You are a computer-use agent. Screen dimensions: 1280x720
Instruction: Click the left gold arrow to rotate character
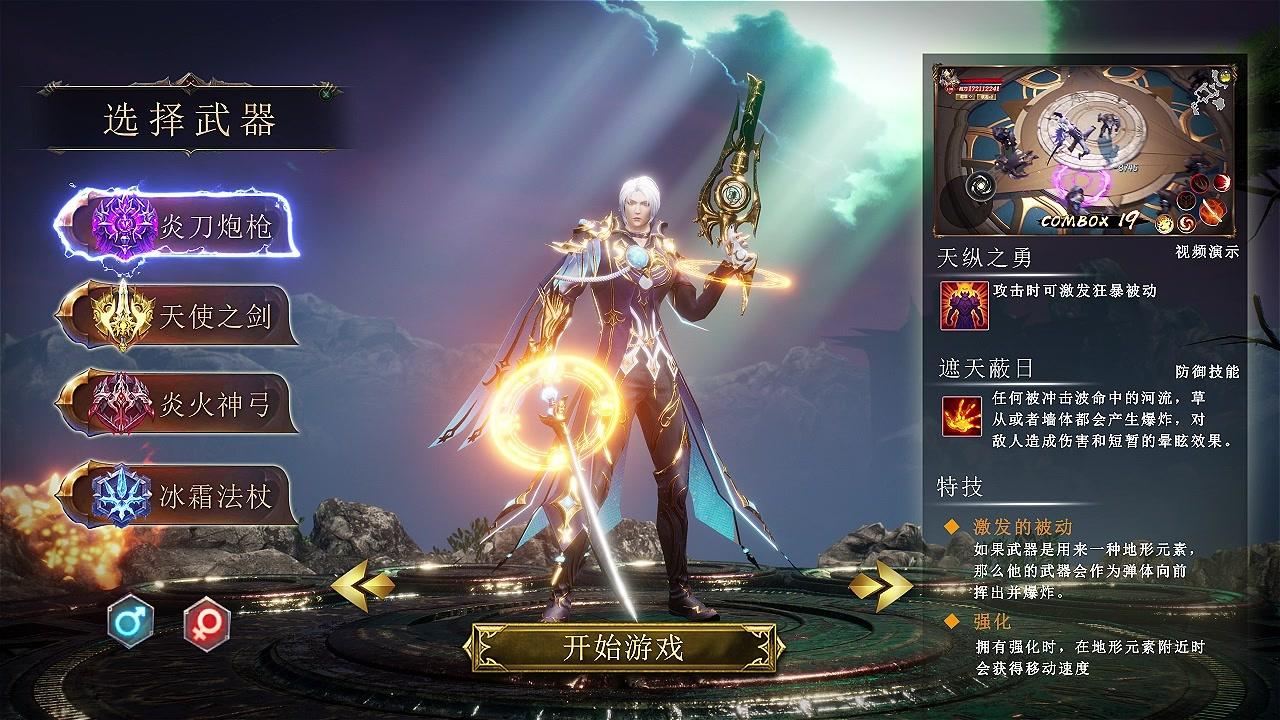362,587
